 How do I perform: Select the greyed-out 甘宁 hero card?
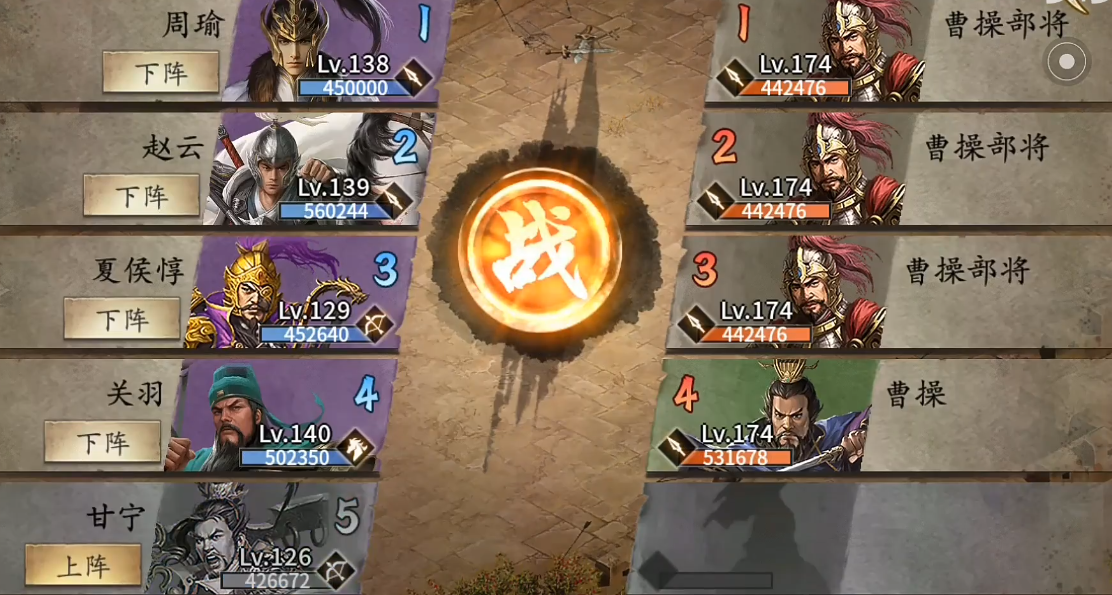[260, 540]
